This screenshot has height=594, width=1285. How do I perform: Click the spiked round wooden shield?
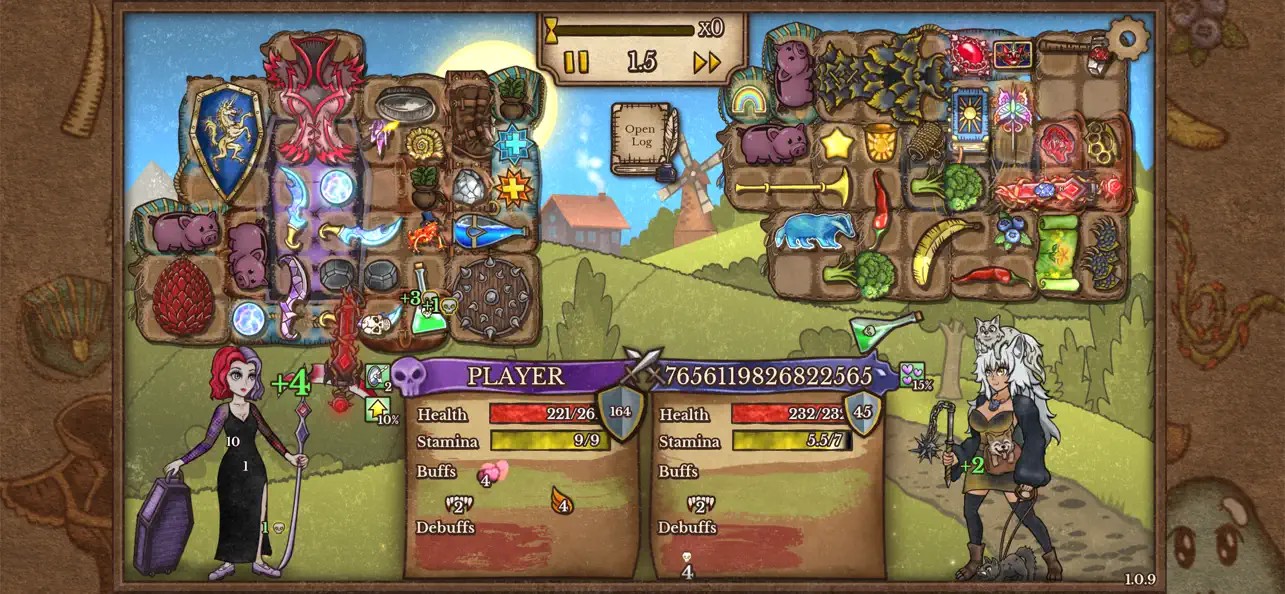(x=494, y=297)
